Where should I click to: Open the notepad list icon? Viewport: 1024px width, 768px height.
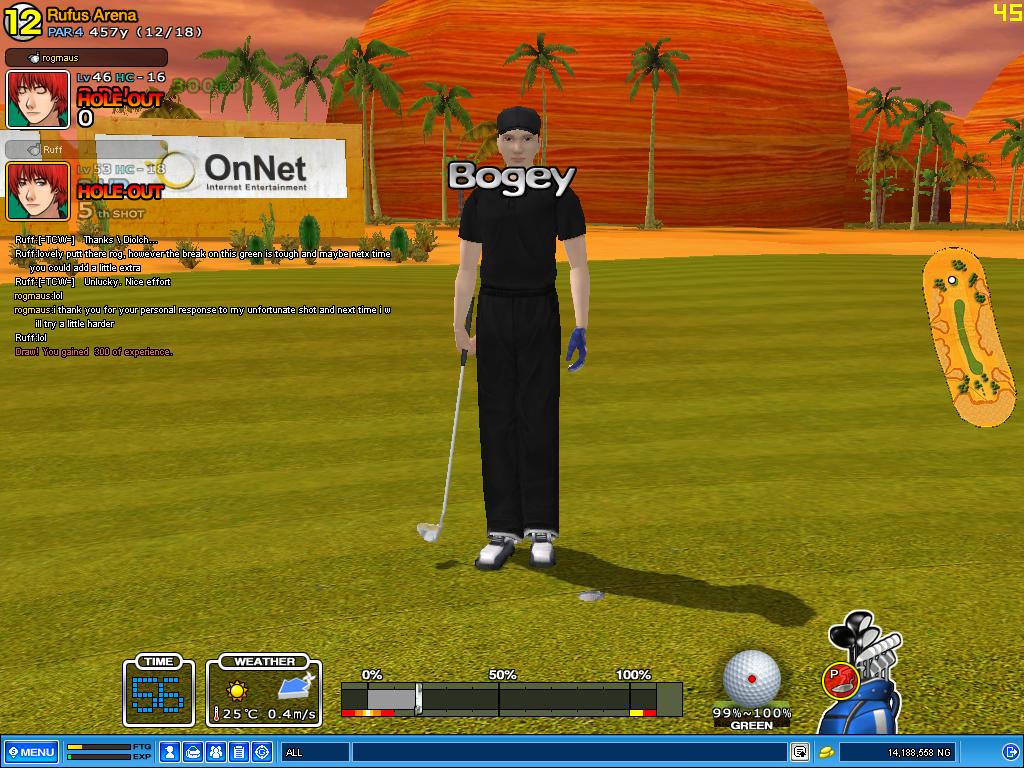click(239, 752)
